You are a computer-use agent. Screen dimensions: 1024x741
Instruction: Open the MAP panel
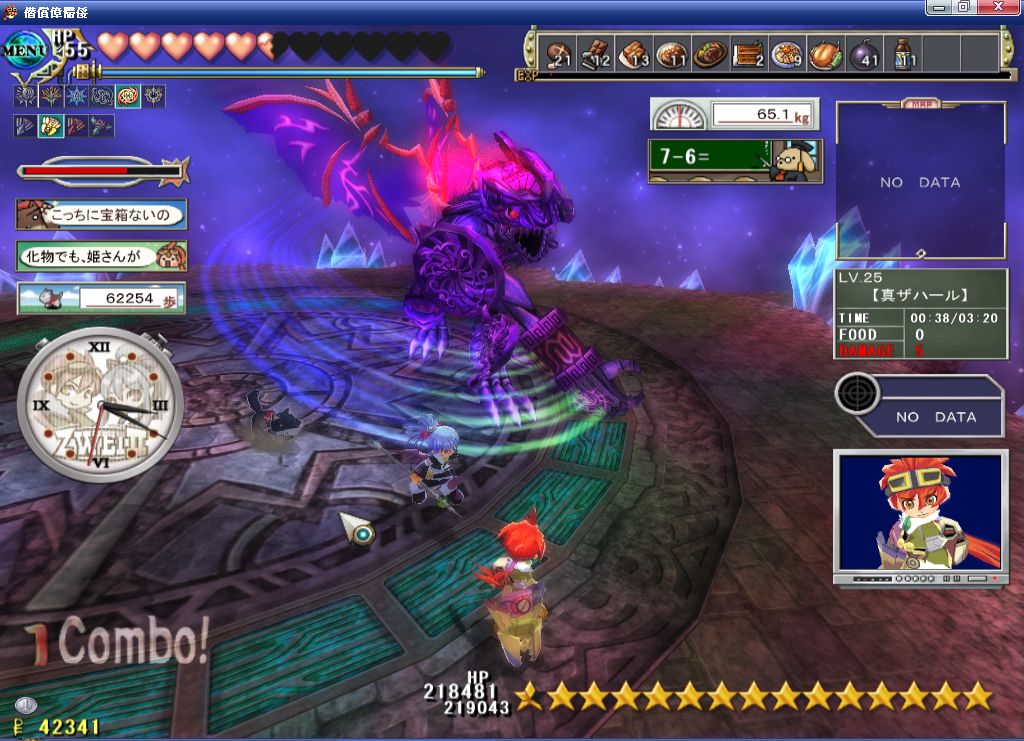[x=920, y=181]
